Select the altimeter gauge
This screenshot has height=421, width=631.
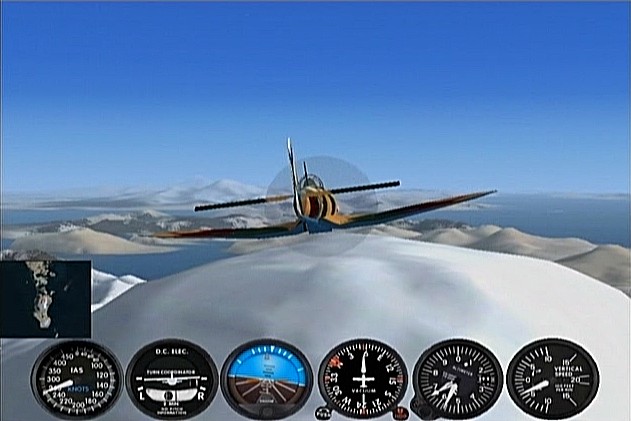(457, 379)
